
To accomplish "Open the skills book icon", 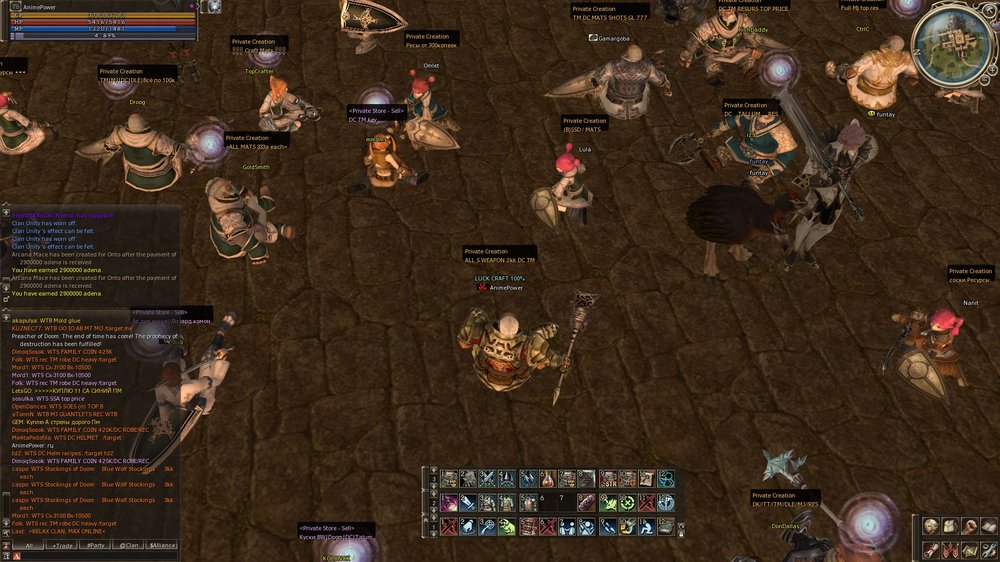I will pyautogui.click(x=988, y=526).
